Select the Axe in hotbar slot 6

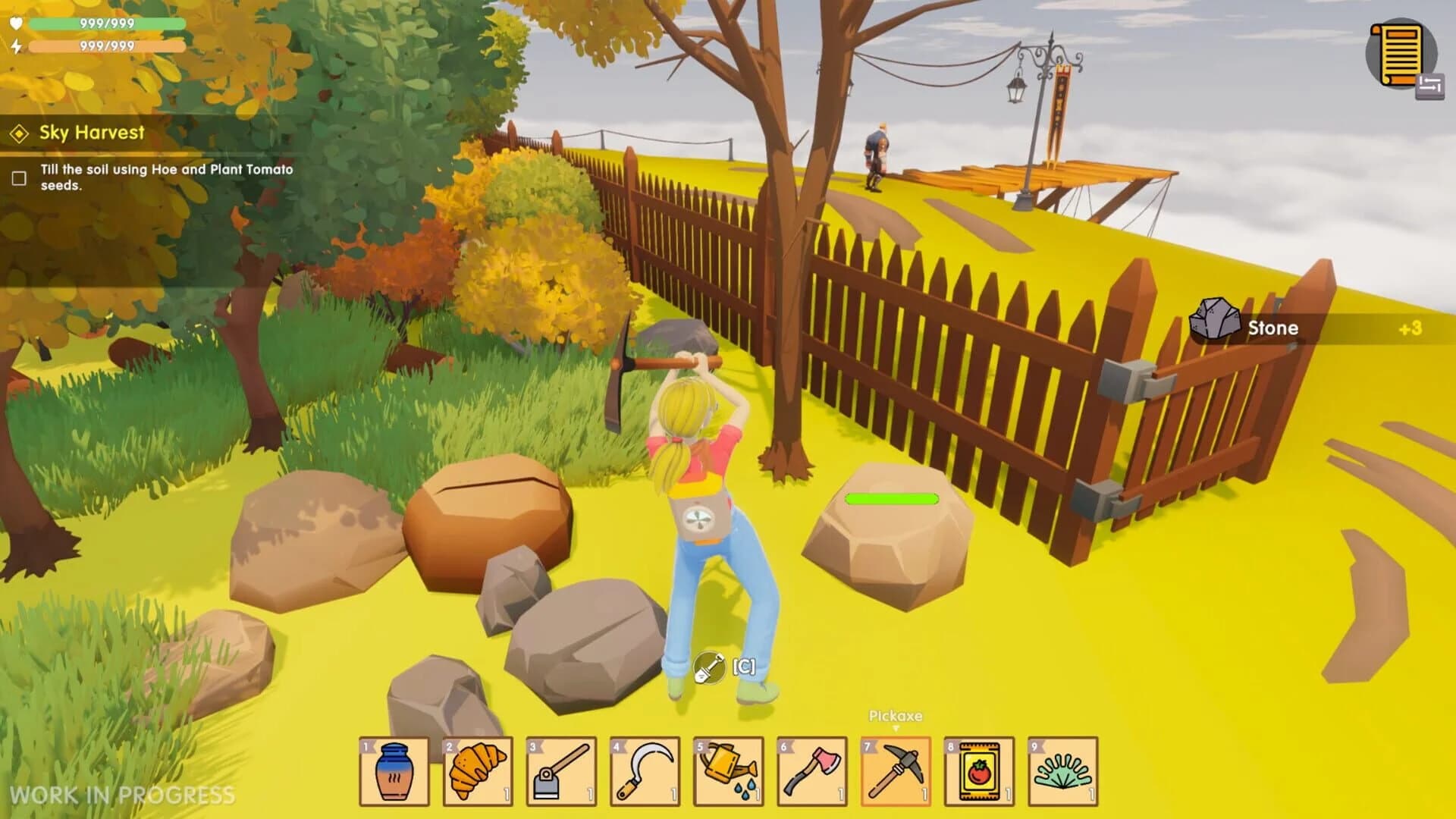808,770
